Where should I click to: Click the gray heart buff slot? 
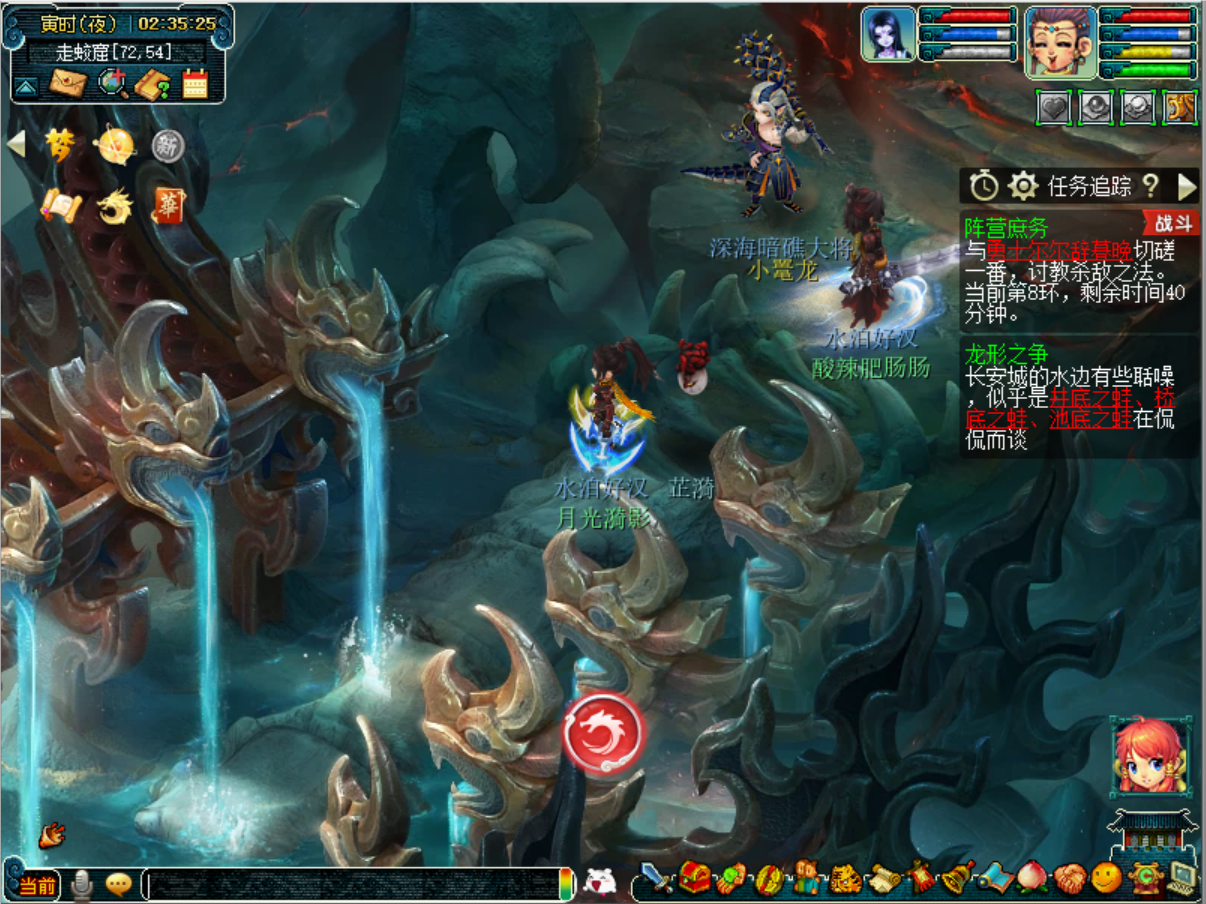point(1055,107)
